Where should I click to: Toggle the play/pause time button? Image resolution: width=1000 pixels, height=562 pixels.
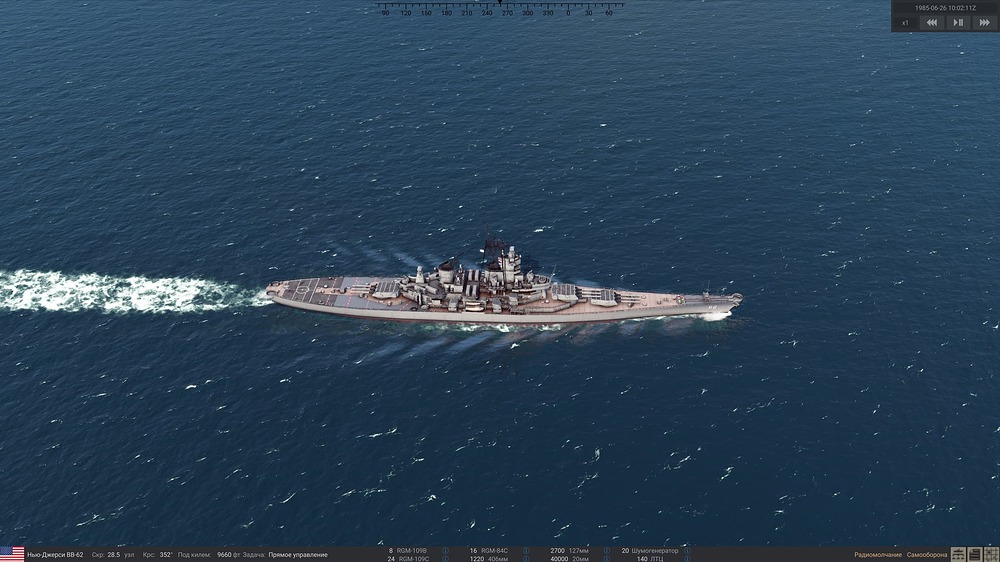958,22
